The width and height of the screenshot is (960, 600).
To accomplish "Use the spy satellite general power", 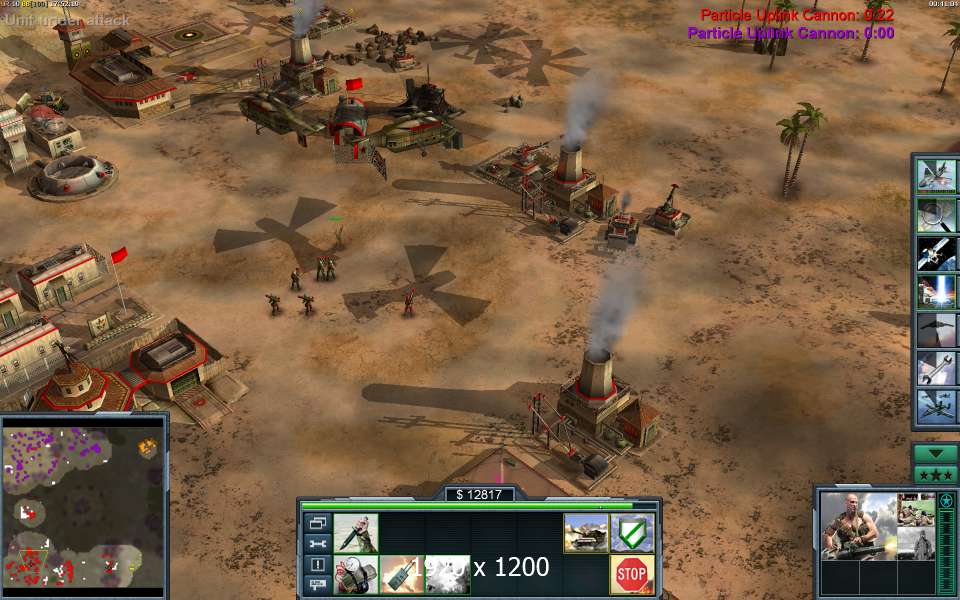I will (x=937, y=253).
